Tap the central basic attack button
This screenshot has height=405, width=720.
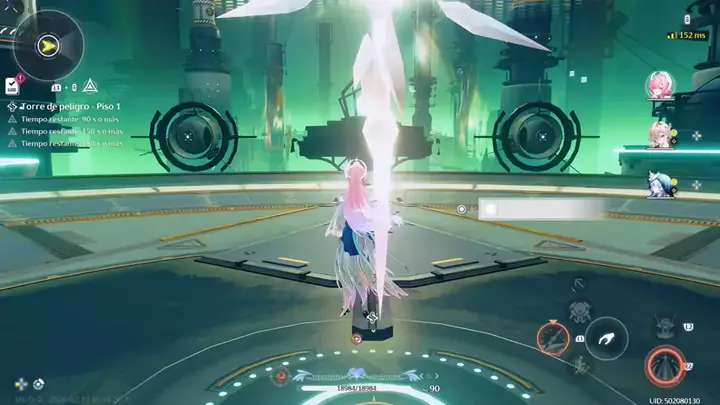tap(606, 338)
